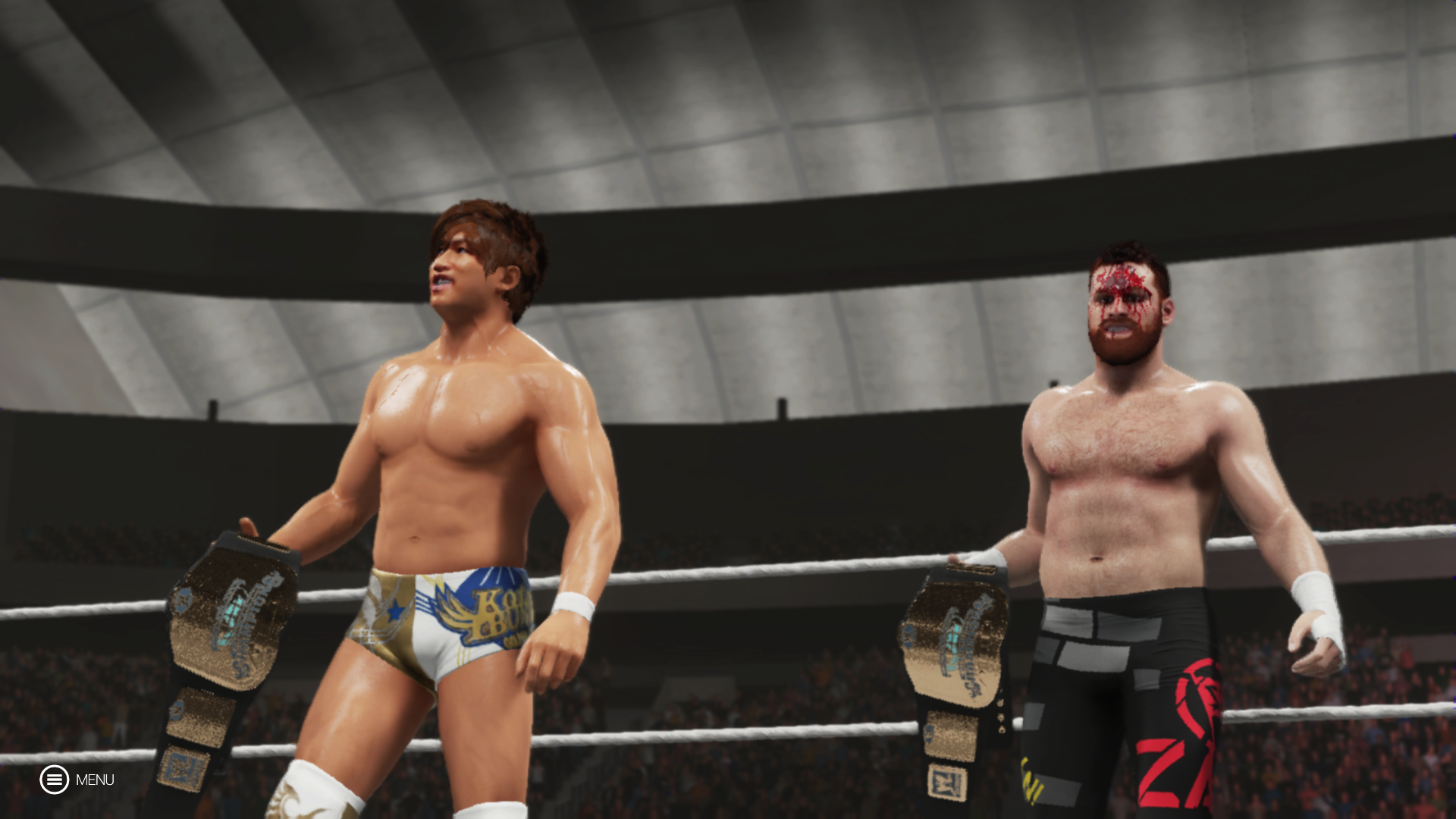Click the MENU label text
Screen dimensions: 1456x819
95,780
